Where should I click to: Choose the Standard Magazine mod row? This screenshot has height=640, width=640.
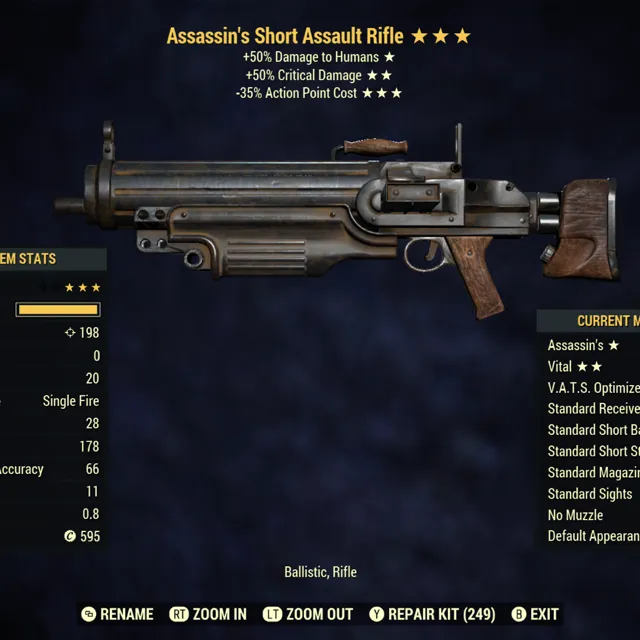click(x=594, y=472)
